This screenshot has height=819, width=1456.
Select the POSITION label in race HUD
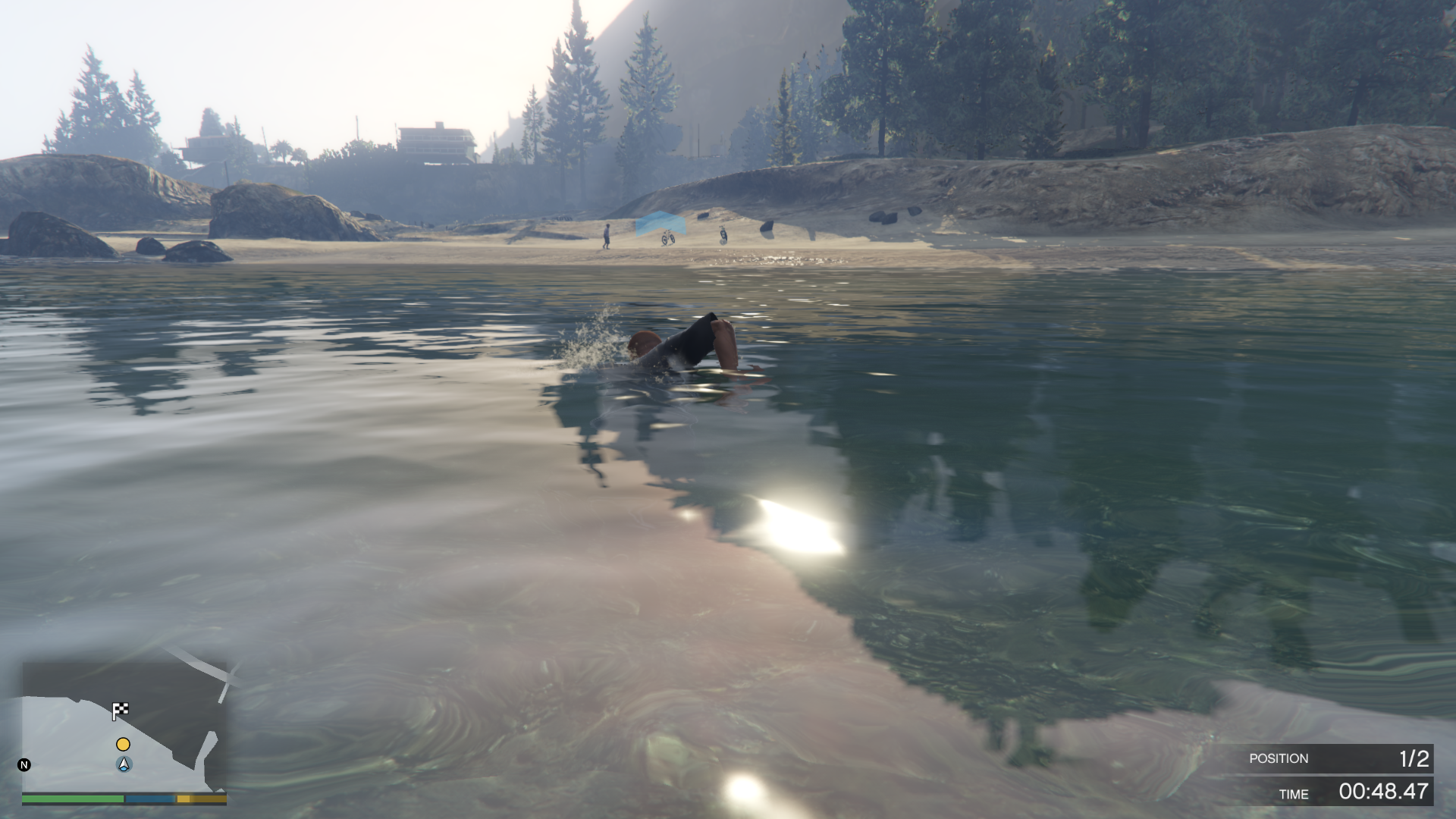(1280, 758)
